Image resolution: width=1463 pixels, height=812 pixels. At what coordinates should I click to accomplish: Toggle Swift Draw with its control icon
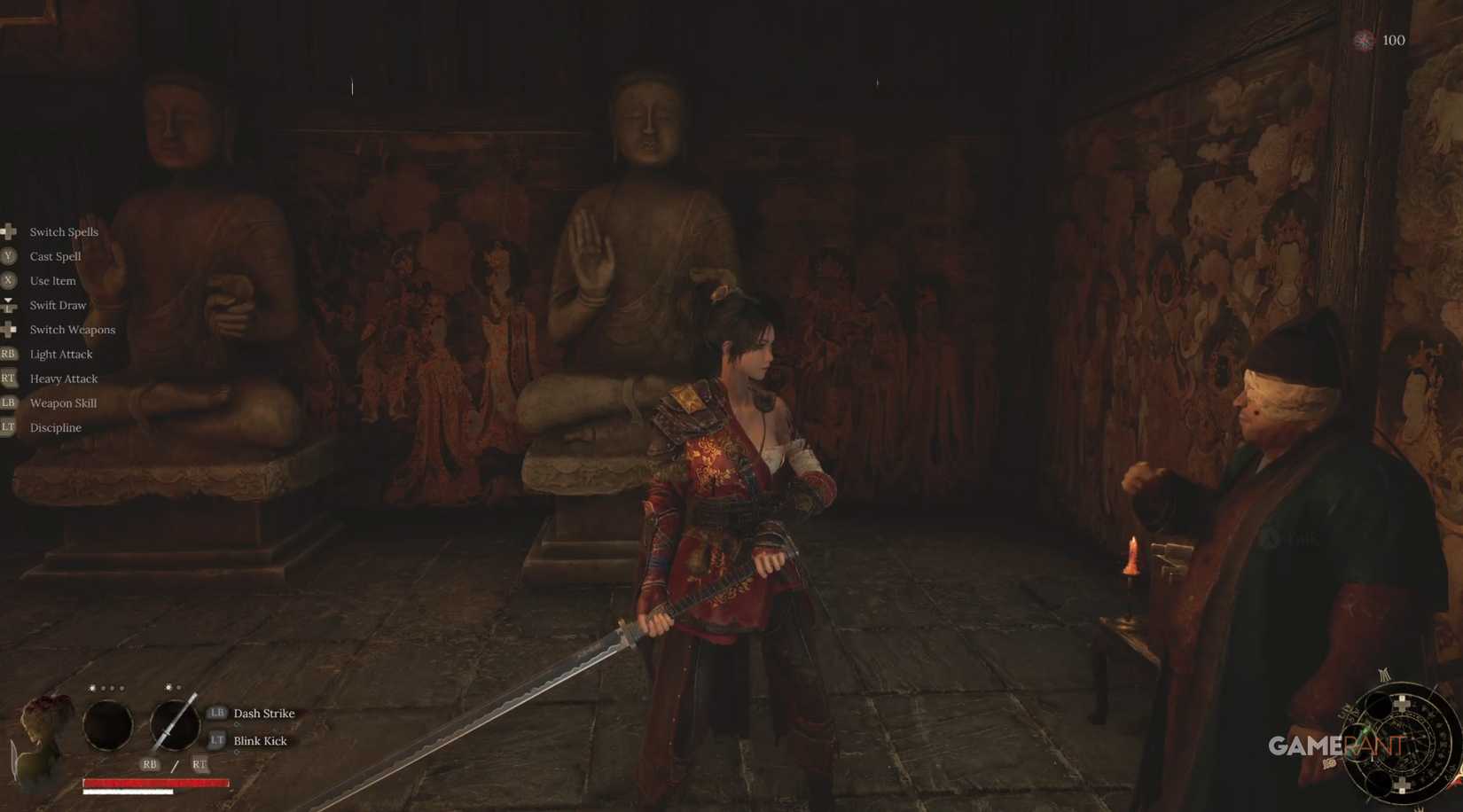click(x=9, y=305)
